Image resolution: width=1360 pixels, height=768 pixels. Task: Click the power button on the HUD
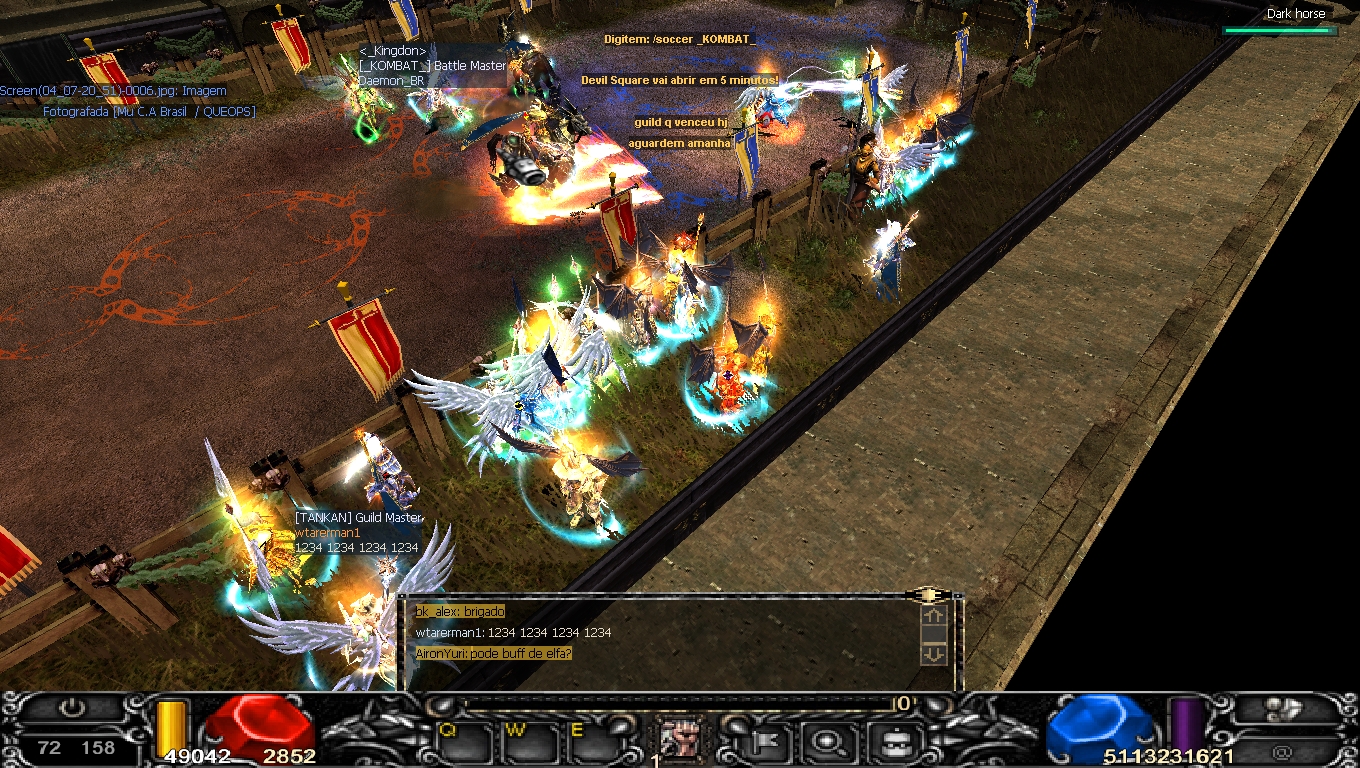coord(72,709)
